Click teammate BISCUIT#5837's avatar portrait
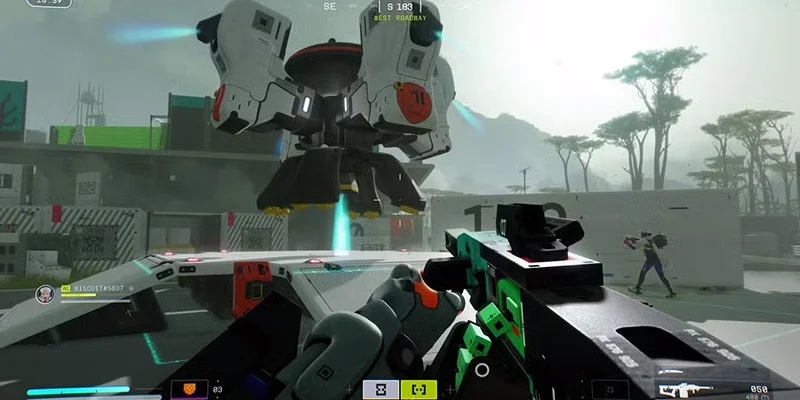The image size is (800, 400). 45,294
